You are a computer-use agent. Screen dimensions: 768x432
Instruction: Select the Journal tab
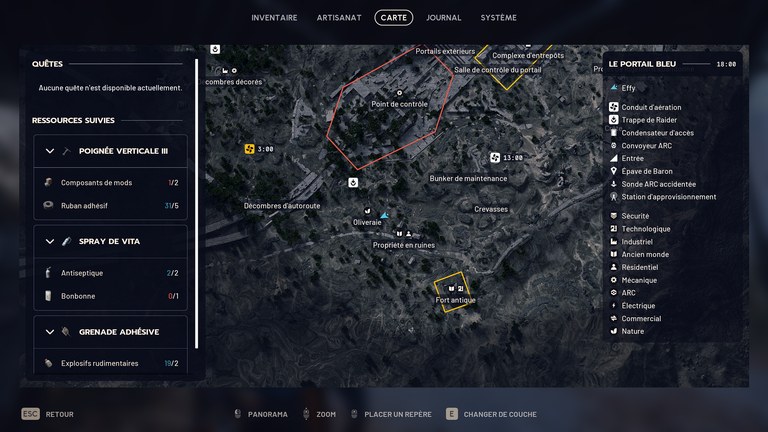[443, 17]
